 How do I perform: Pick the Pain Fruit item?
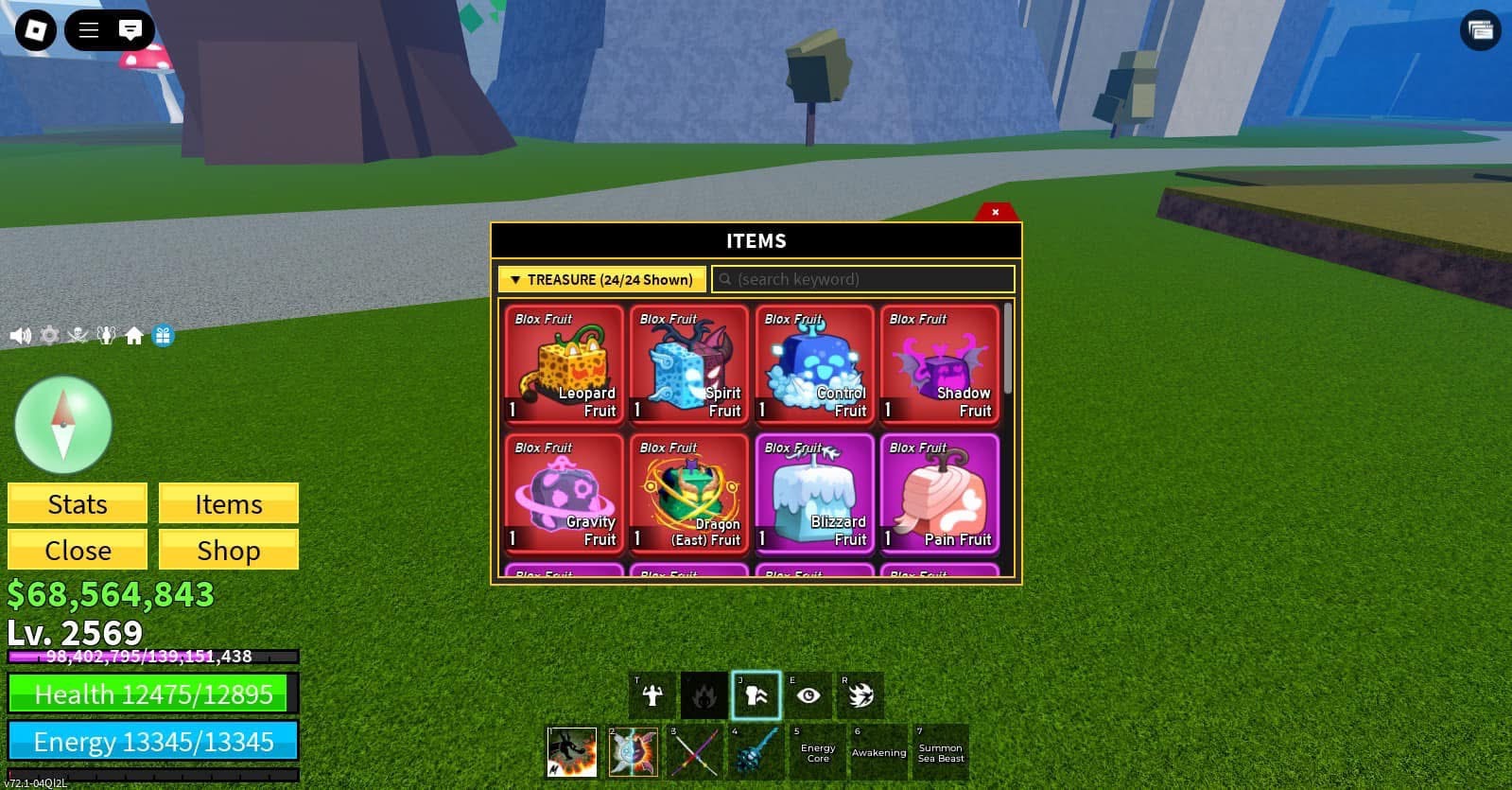point(939,493)
